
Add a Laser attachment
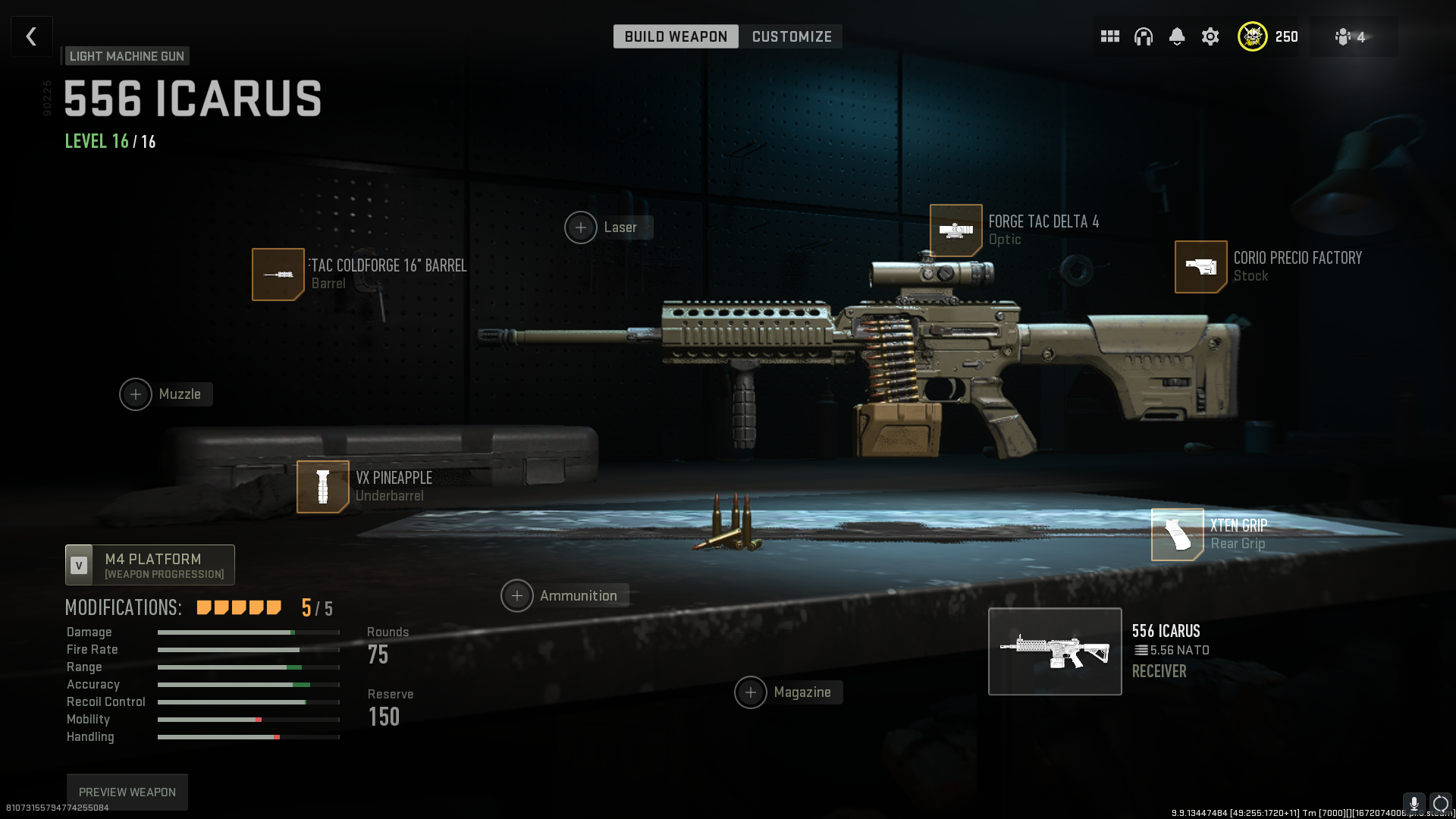(581, 227)
